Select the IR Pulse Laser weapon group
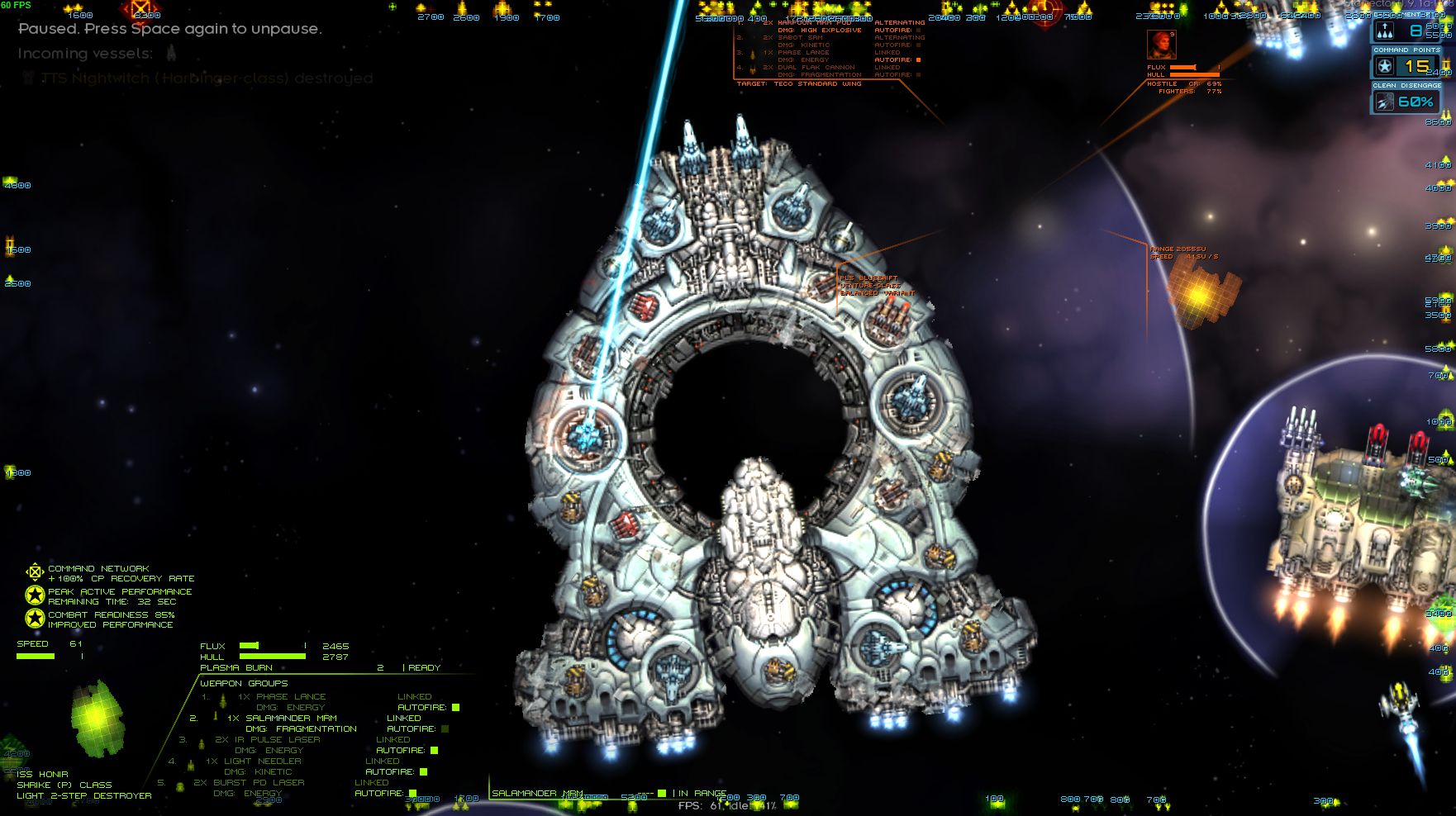This screenshot has height=816, width=1456. click(x=267, y=739)
